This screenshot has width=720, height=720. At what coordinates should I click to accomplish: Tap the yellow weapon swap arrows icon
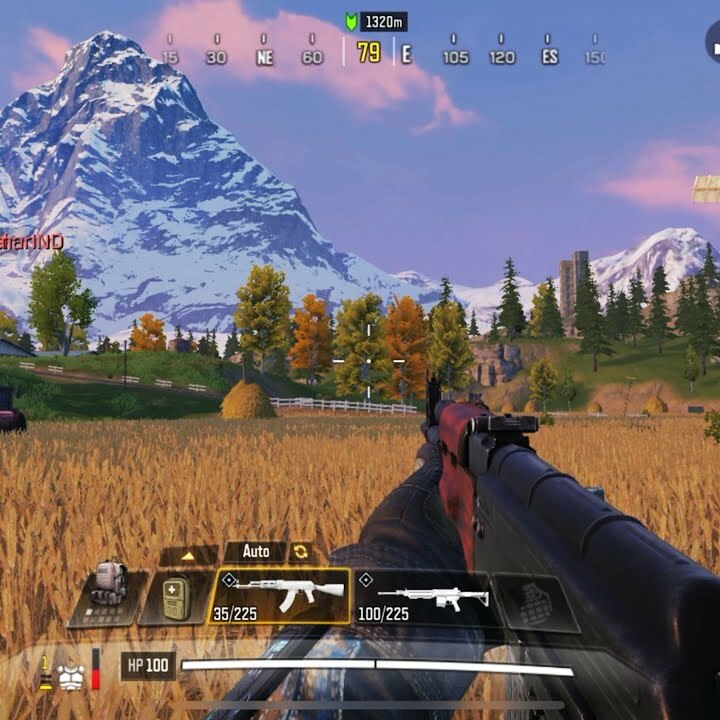coord(300,552)
